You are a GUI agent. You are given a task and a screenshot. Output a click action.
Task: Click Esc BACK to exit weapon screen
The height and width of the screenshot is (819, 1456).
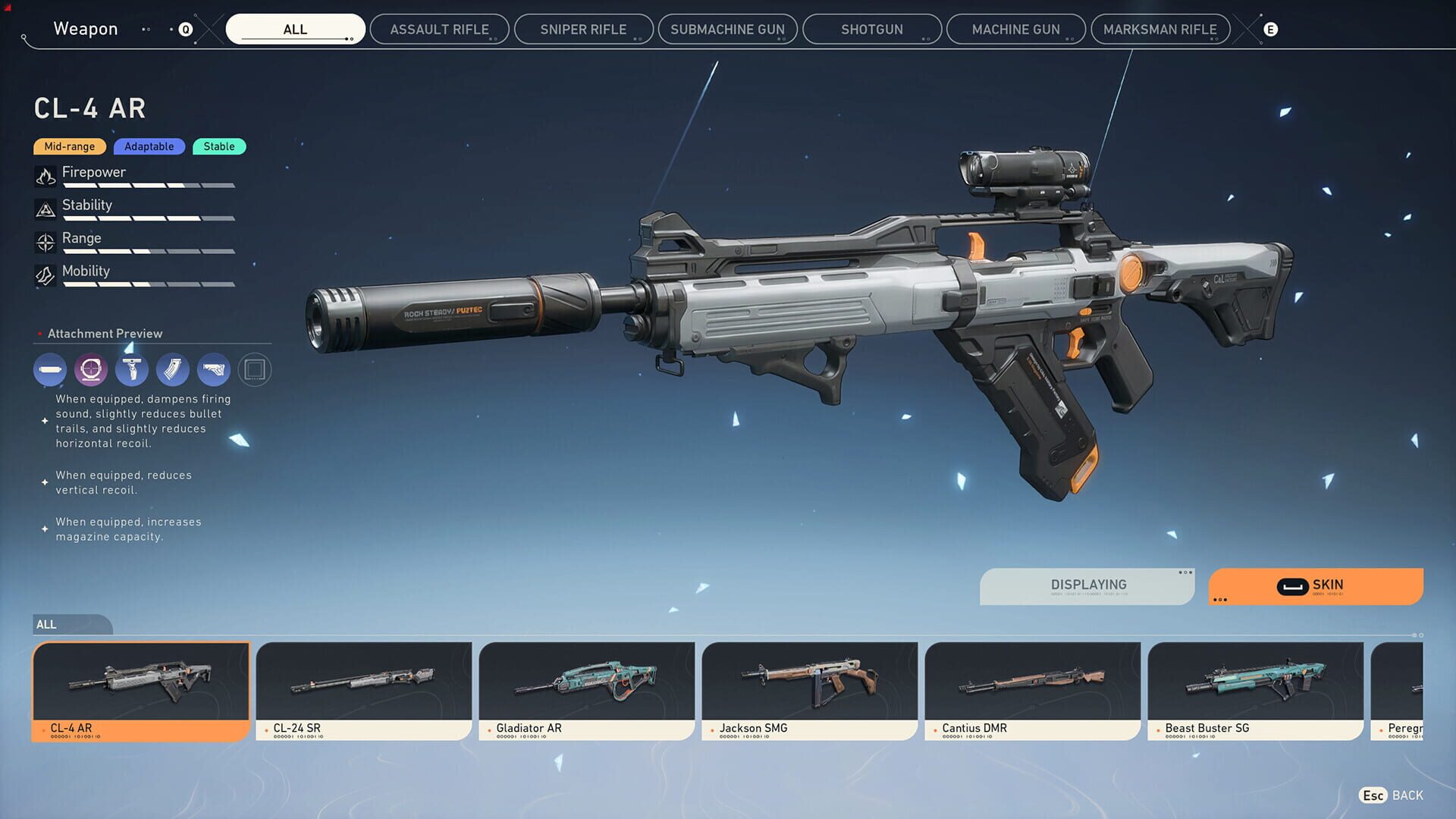[1389, 795]
